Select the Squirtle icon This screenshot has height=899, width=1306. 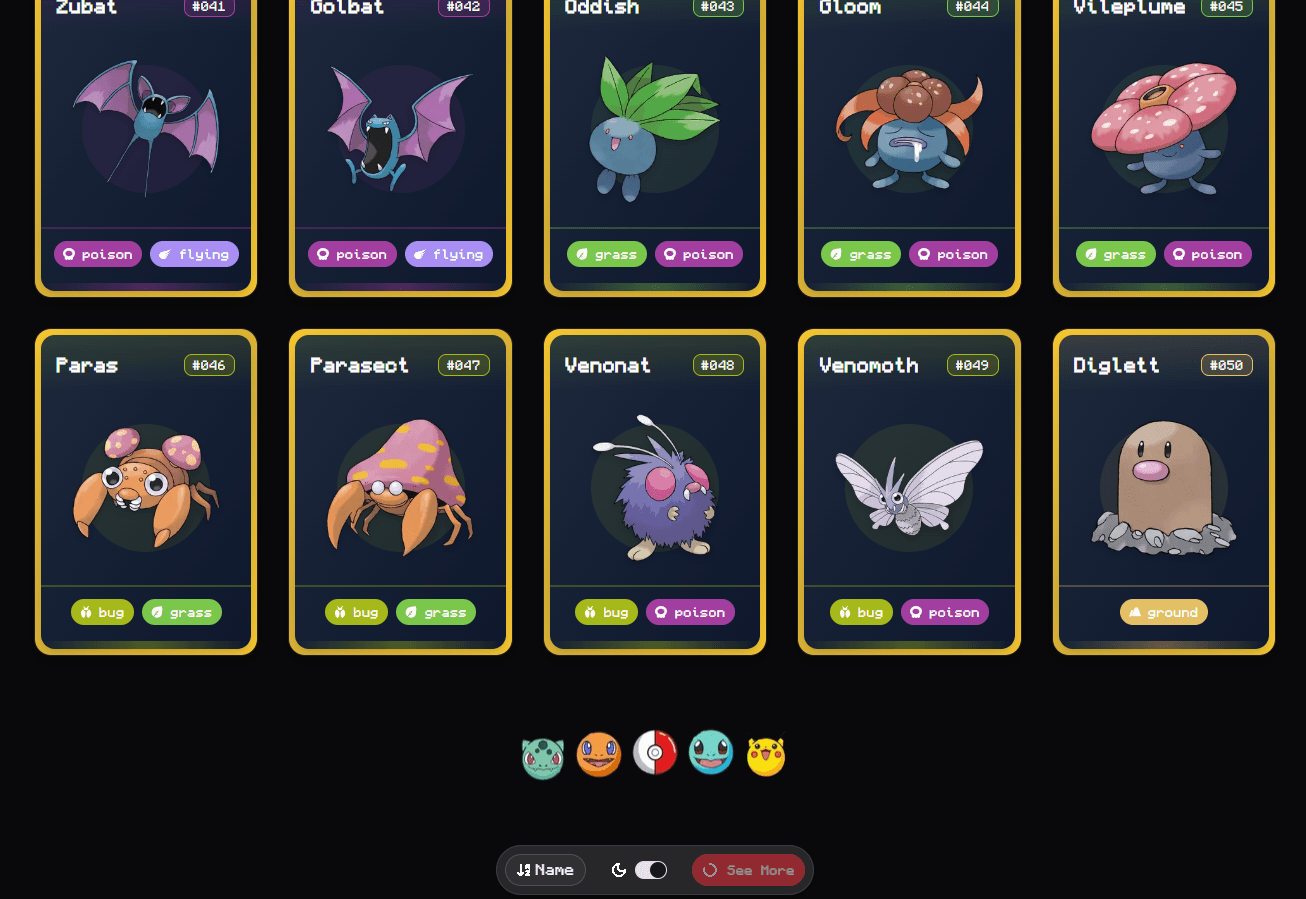point(711,753)
